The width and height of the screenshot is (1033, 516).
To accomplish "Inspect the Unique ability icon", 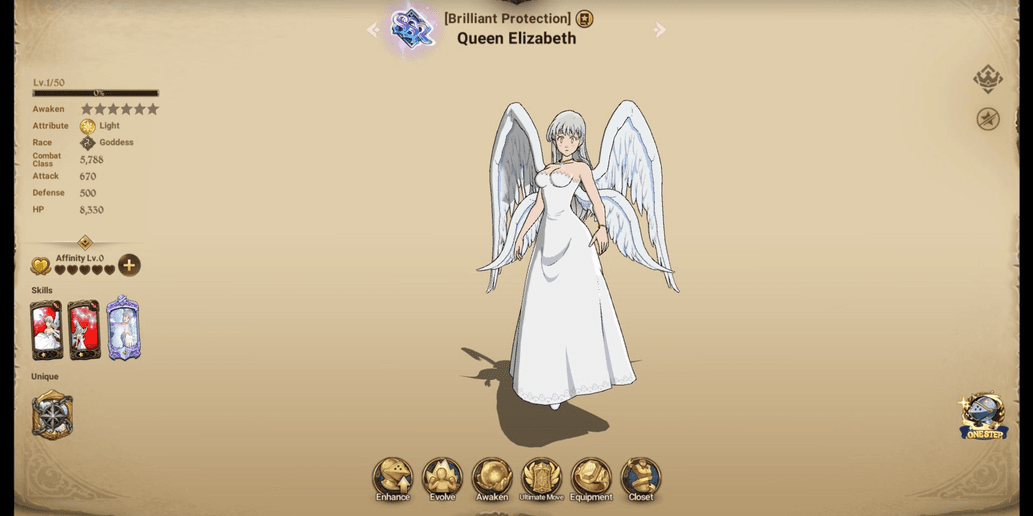I will 52,414.
